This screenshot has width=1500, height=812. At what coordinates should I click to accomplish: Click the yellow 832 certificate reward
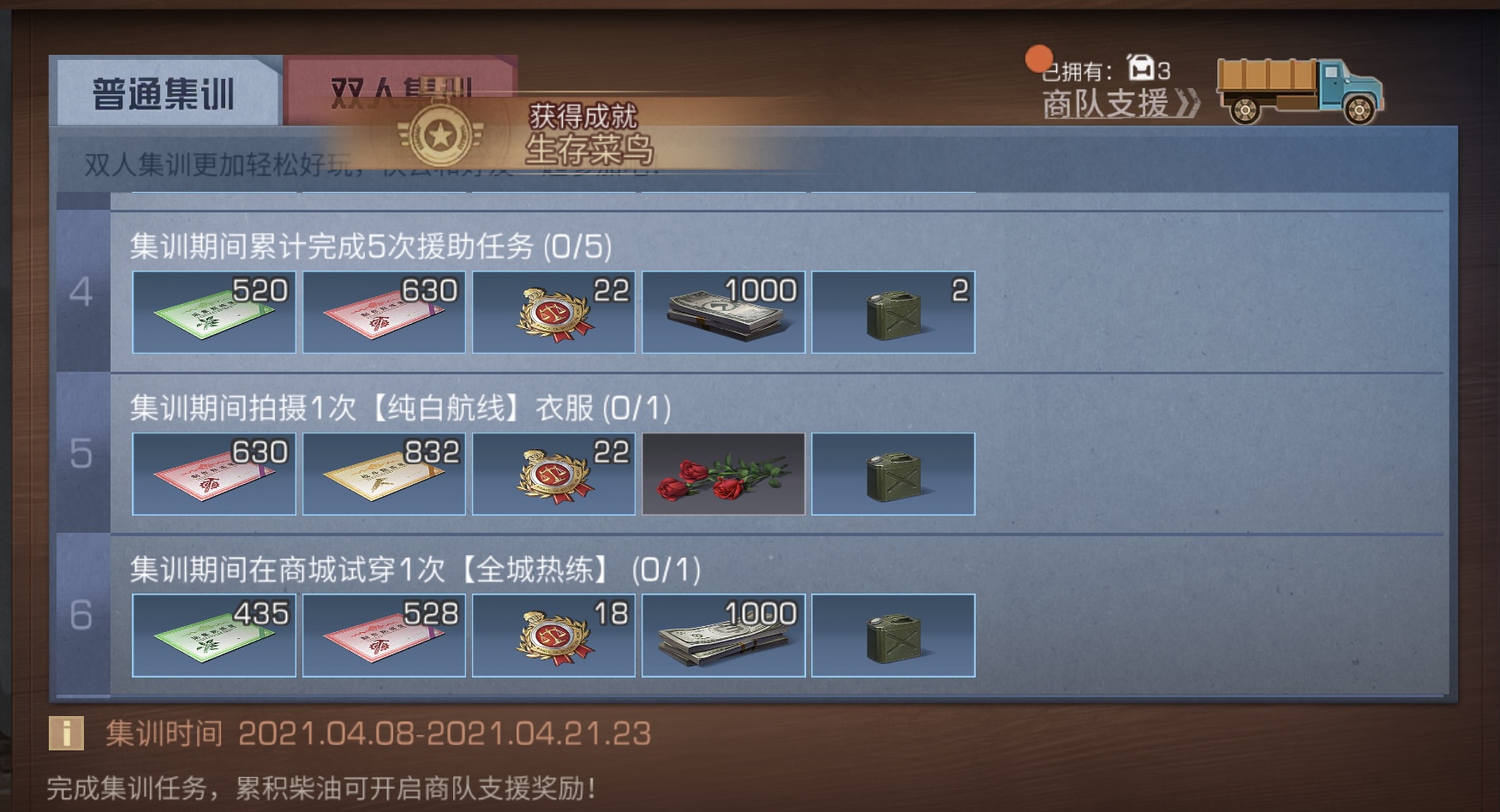(383, 474)
